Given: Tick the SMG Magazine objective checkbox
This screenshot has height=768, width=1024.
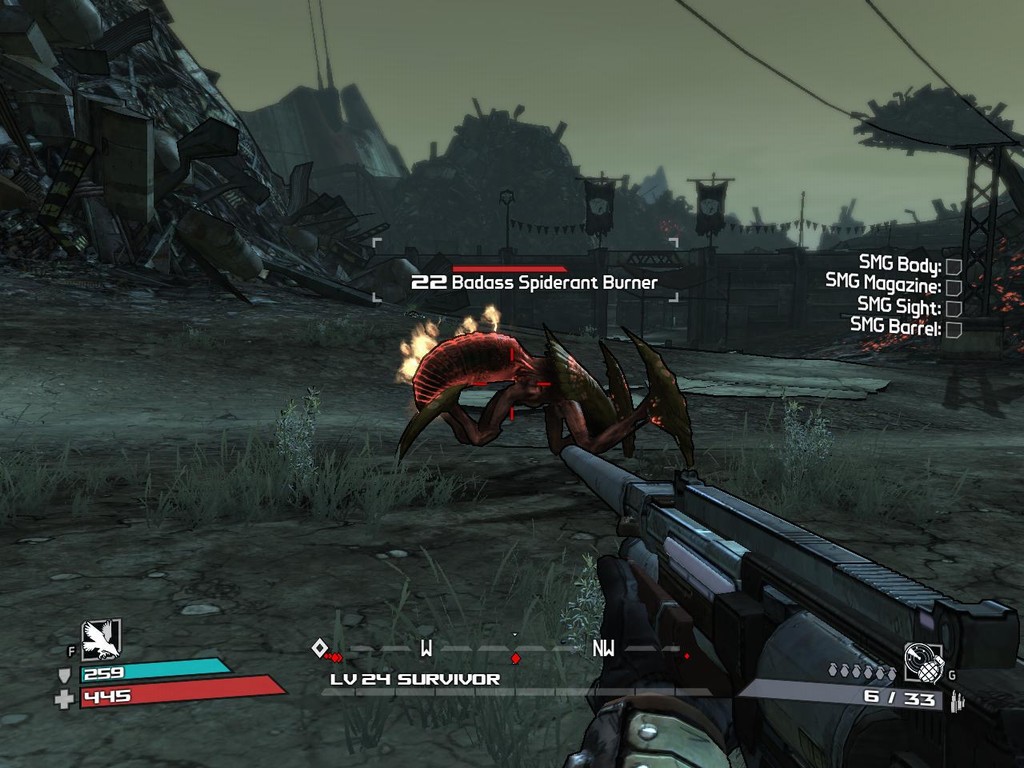Looking at the screenshot, I should tap(953, 287).
